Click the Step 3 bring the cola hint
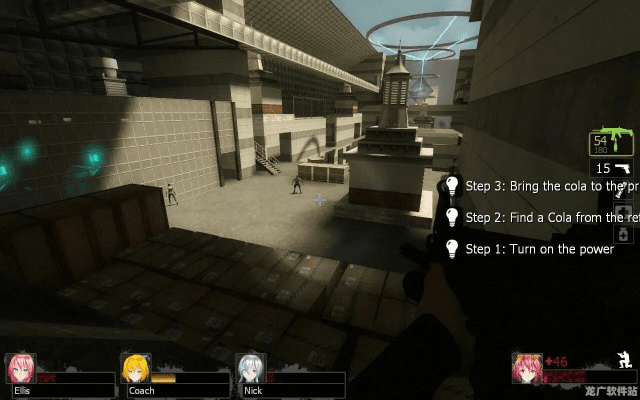This screenshot has height=400, width=640. coord(538,186)
